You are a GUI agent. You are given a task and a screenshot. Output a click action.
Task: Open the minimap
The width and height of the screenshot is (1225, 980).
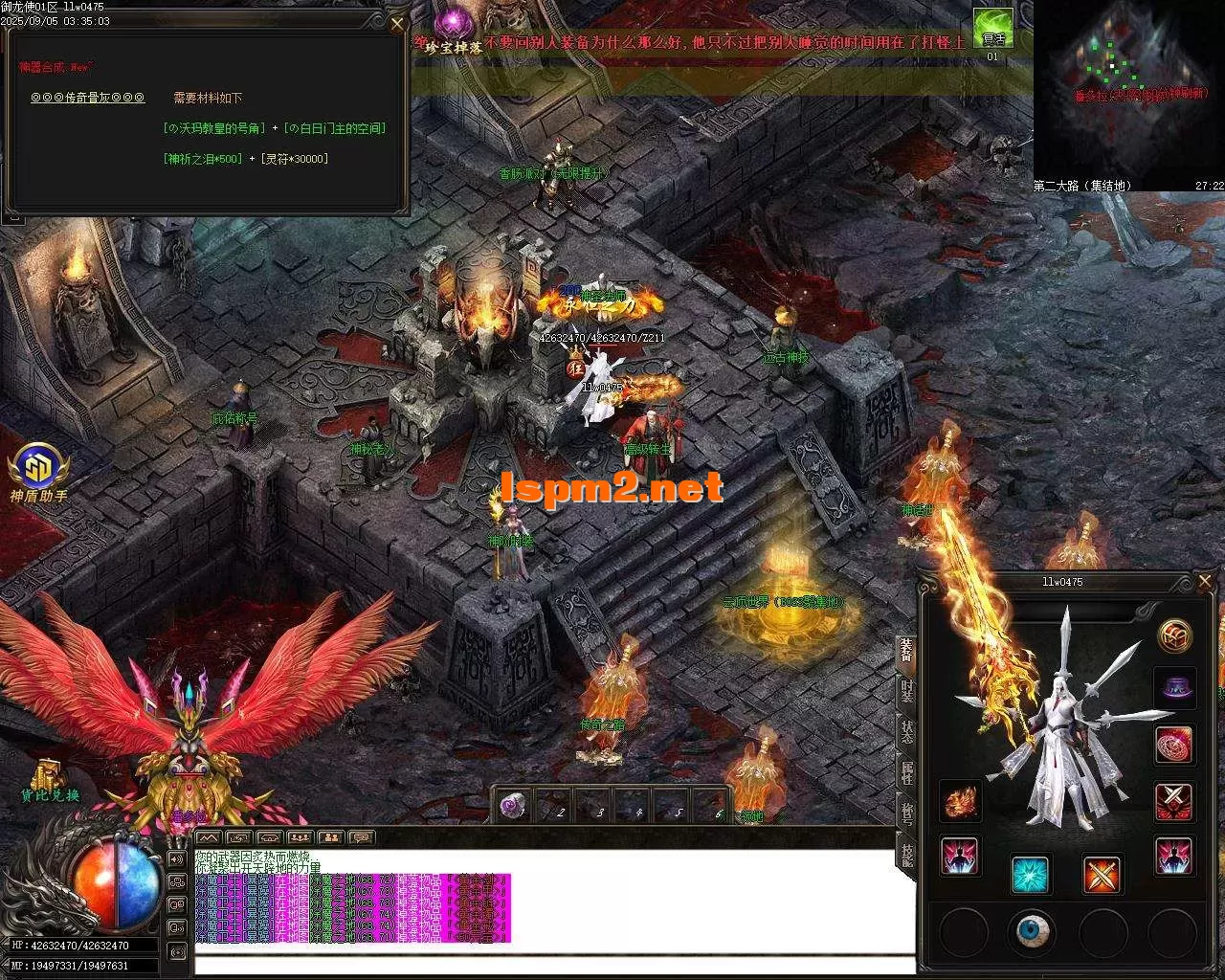pyautogui.click(x=1129, y=91)
